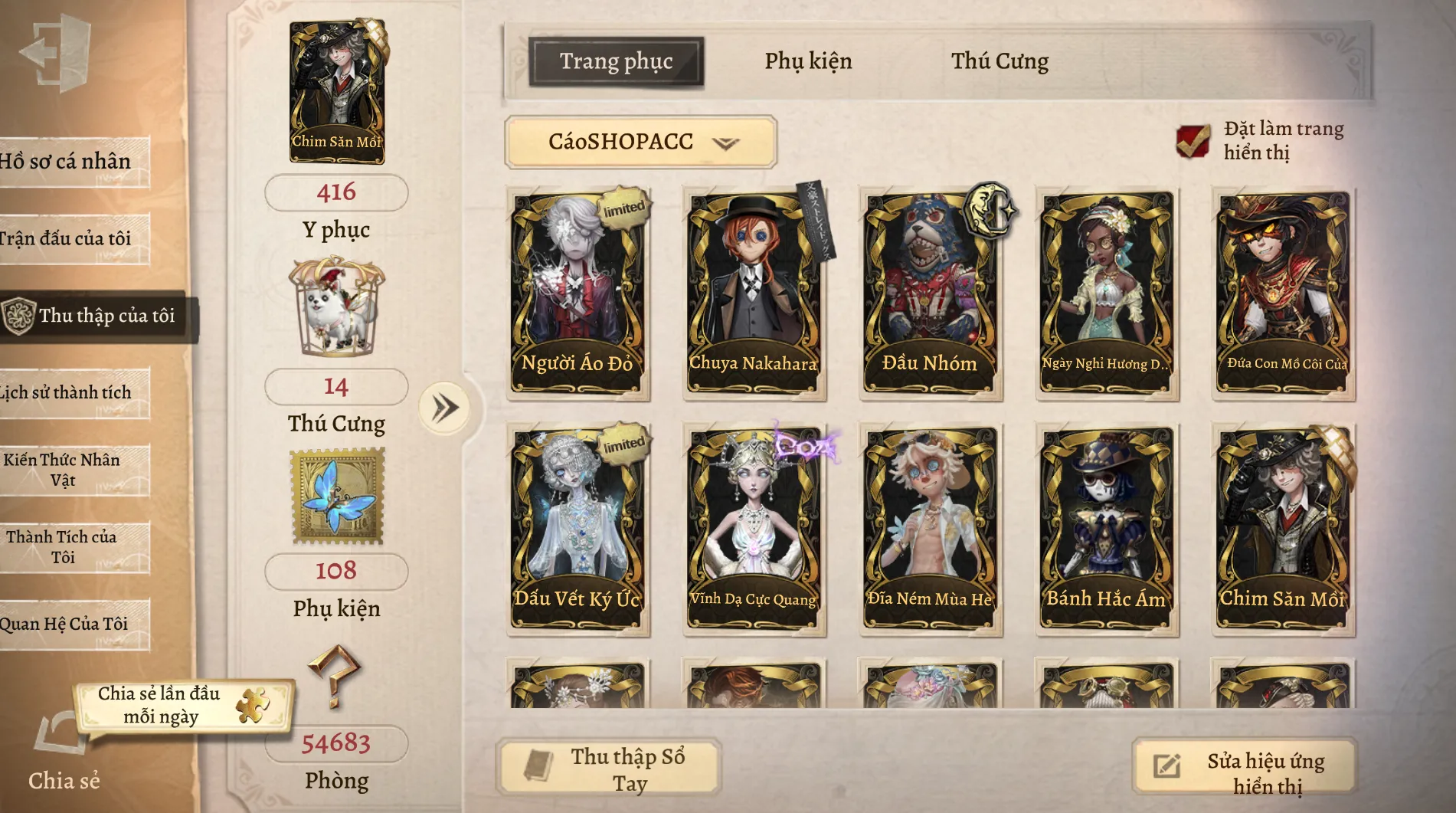Screen dimensions: 1456x813
Task: Show Quan Hệ Của Tôi page
Action: click(x=69, y=624)
